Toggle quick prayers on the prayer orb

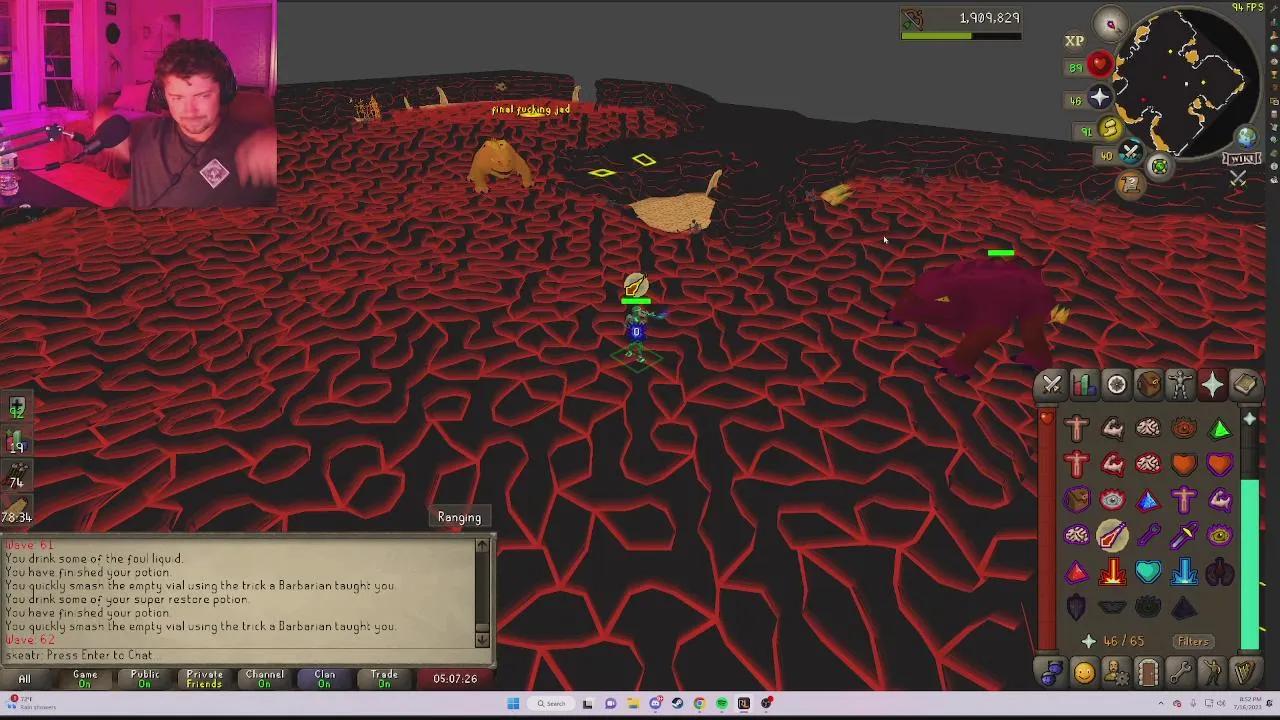(1099, 97)
